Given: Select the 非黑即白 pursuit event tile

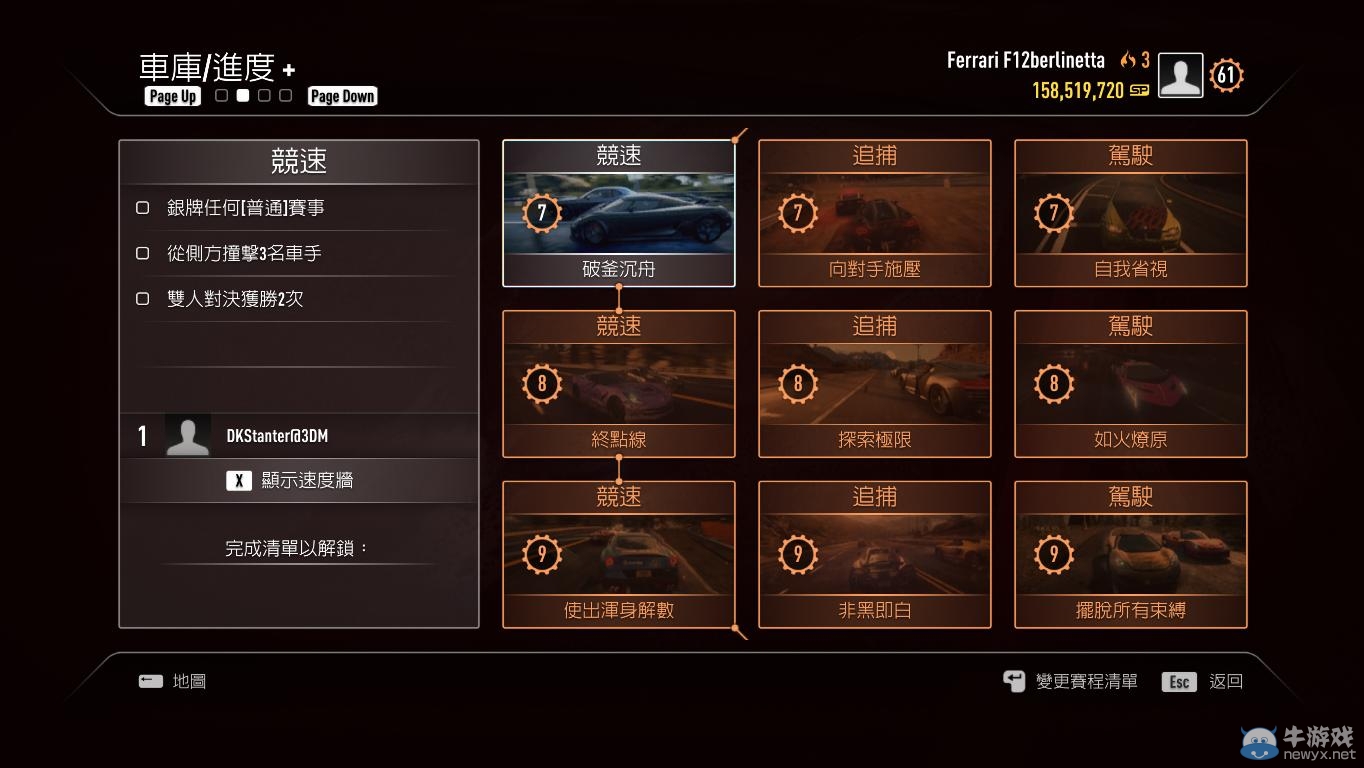Looking at the screenshot, I should click(x=874, y=554).
